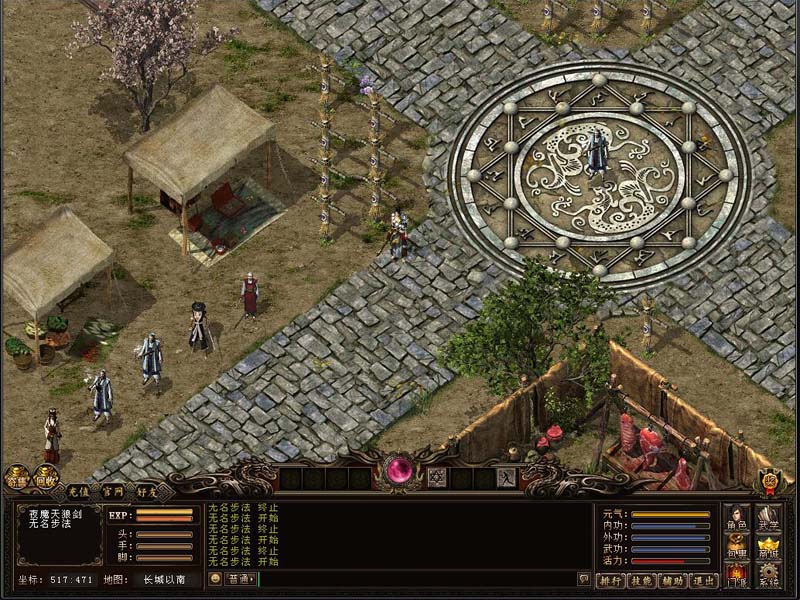Open the 好友 friends tab
The width and height of the screenshot is (800, 600).
[x=148, y=492]
